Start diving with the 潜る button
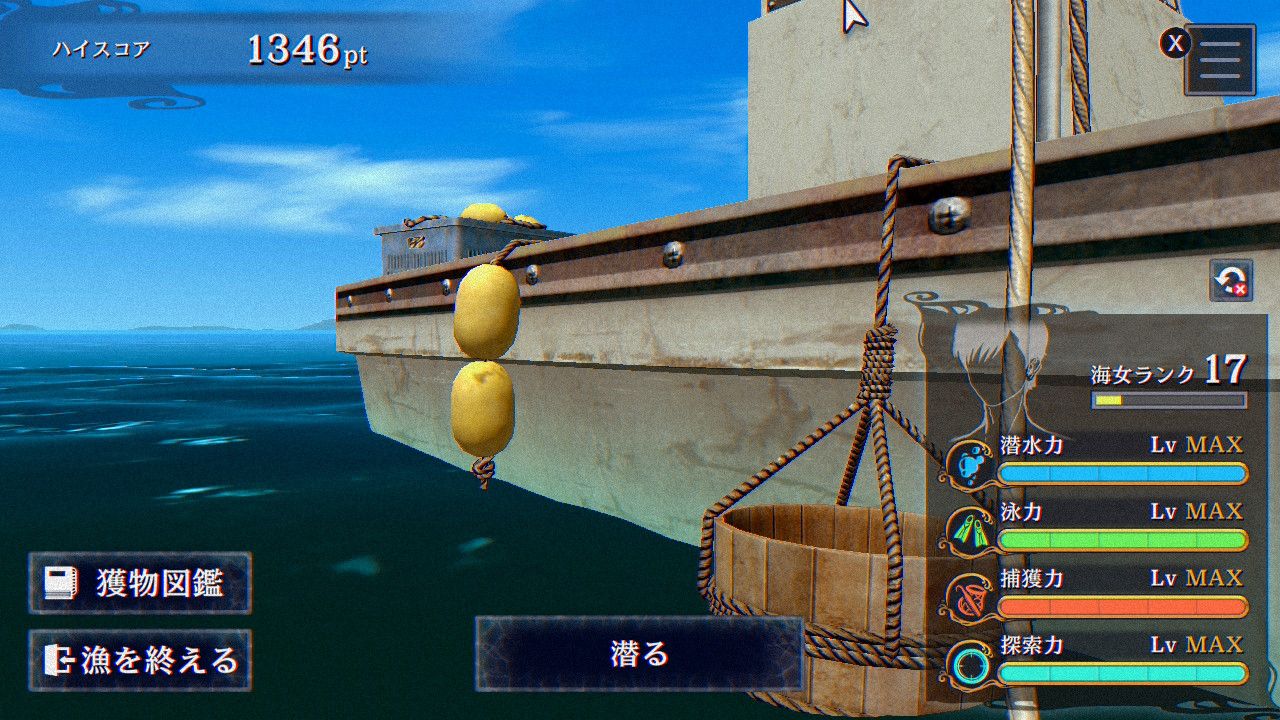This screenshot has width=1280, height=720. [x=639, y=654]
